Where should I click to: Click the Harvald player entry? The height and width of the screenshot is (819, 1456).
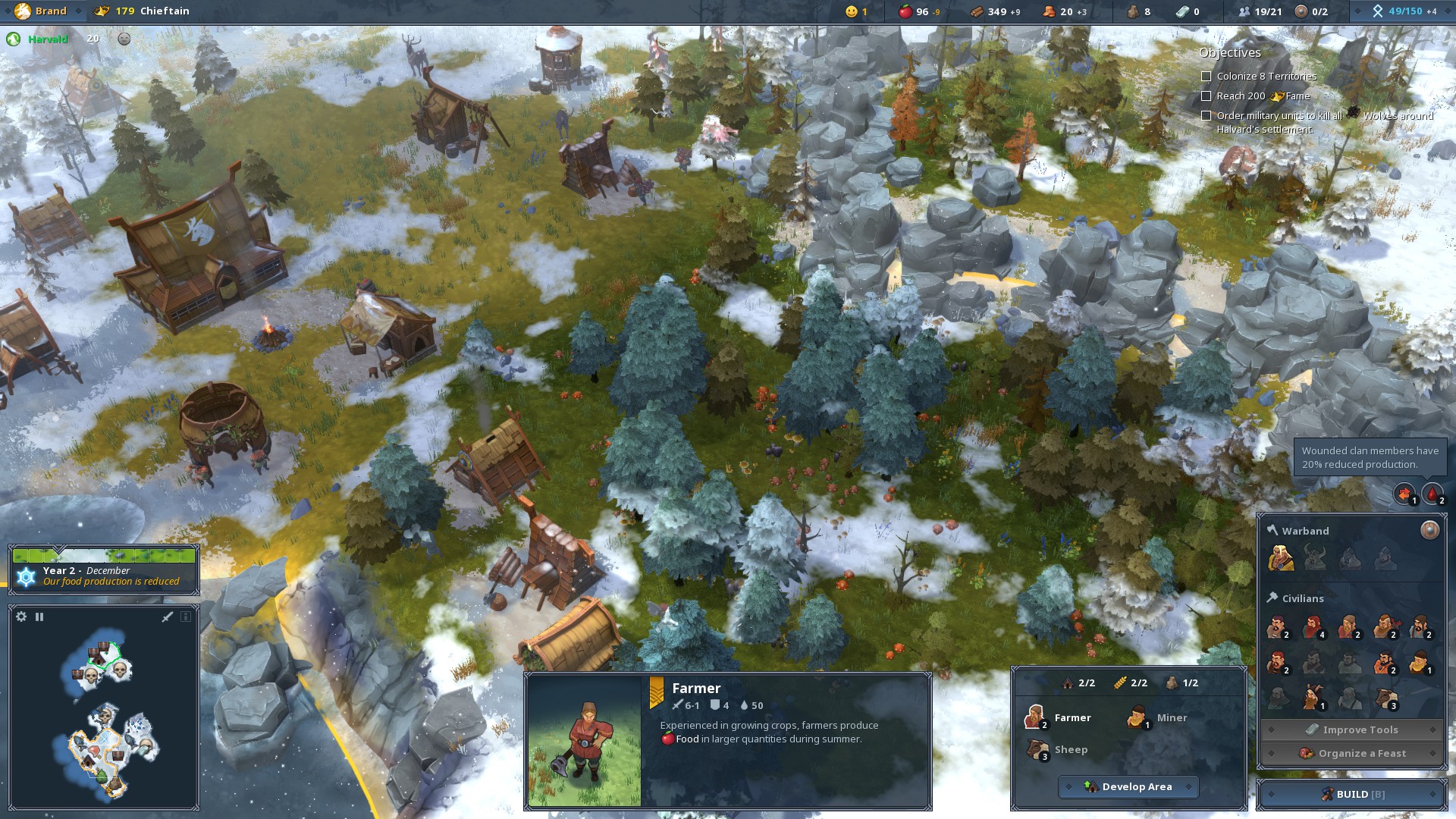[47, 39]
